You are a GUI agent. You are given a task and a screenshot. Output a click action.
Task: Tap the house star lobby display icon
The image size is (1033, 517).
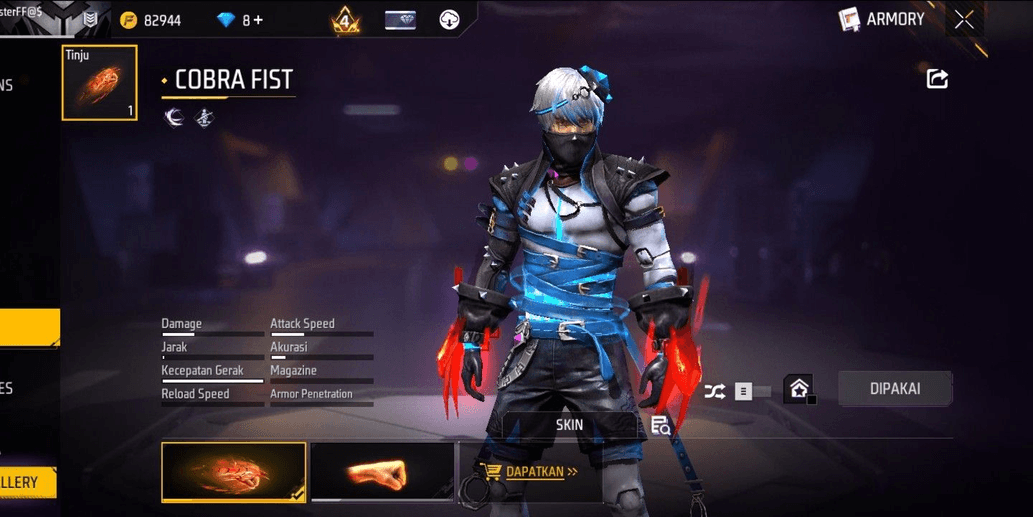(x=799, y=389)
